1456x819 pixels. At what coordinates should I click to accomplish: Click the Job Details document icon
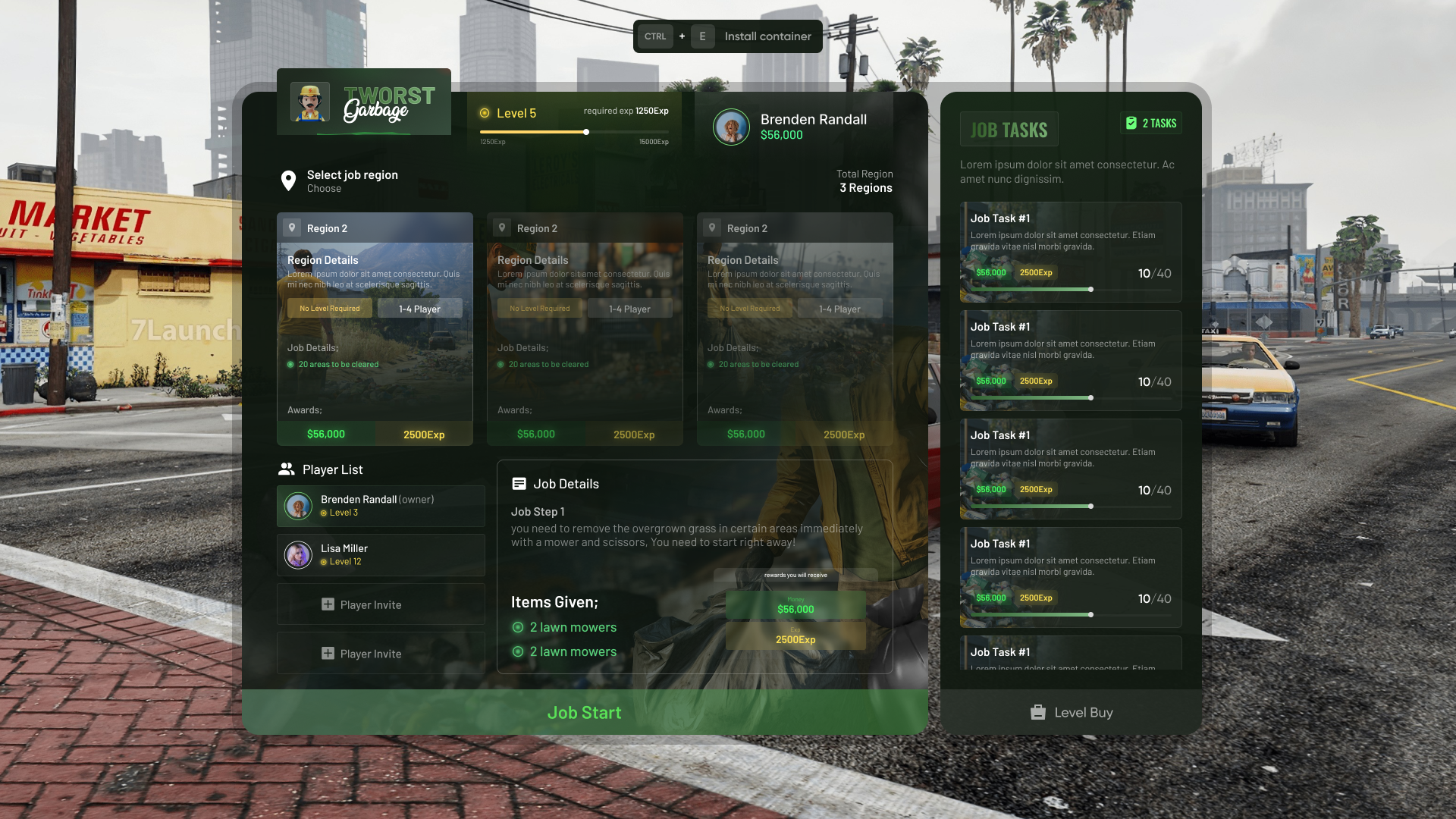point(519,482)
